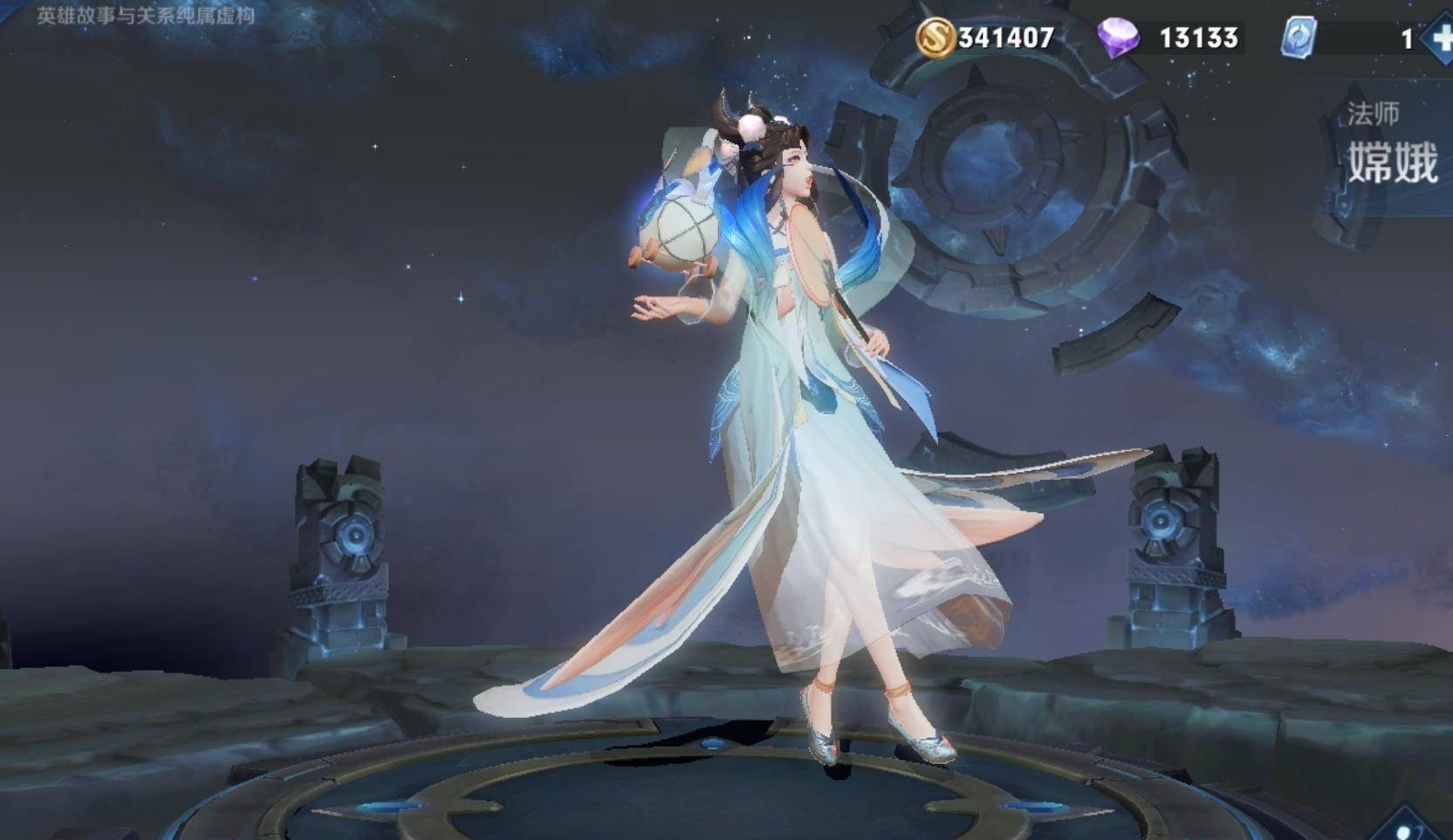This screenshot has height=840, width=1453.
Task: Tap the plus button beside the ticket count
Action: coord(1440,38)
